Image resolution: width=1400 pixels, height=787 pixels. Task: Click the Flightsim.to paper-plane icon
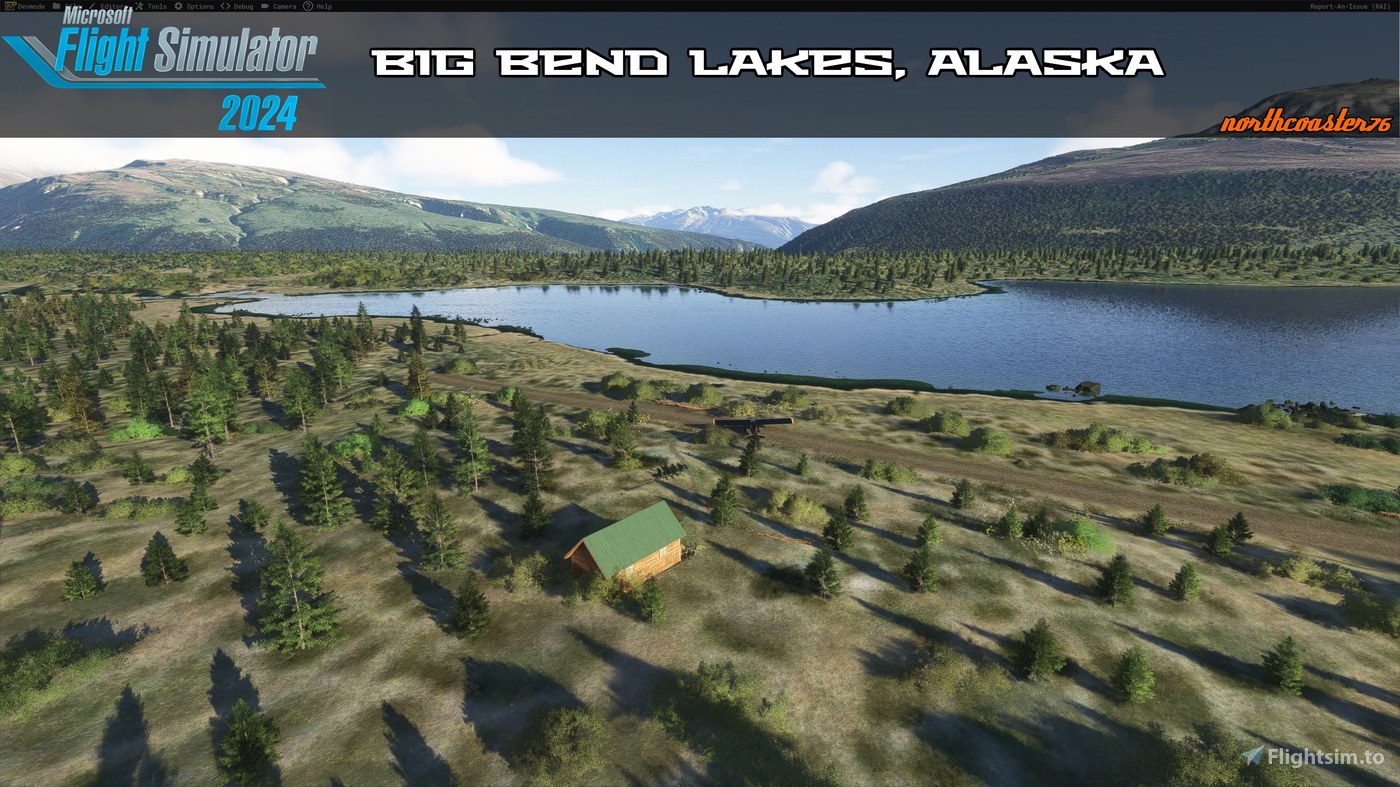click(x=1253, y=756)
